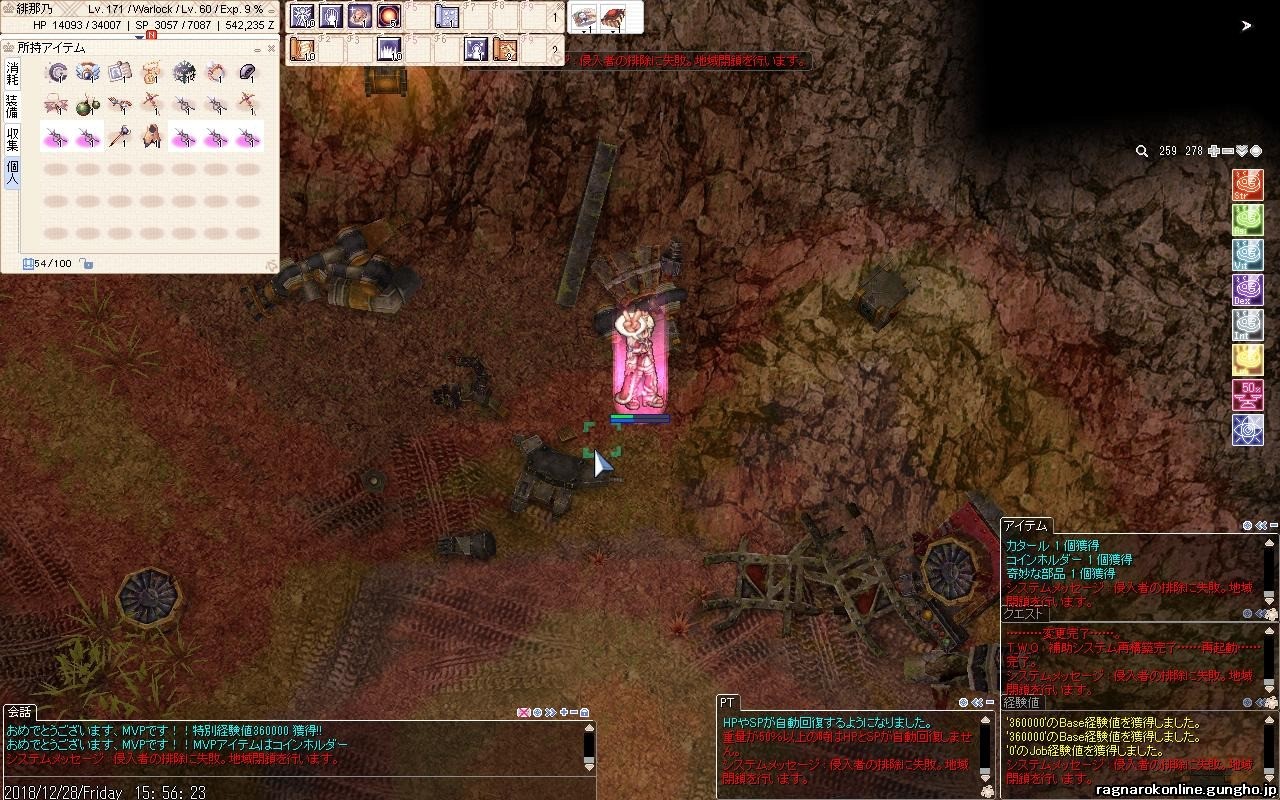Viewport: 1280px width, 800px height.
Task: Select the dark spiked helmet item
Action: pyautogui.click(x=184, y=72)
